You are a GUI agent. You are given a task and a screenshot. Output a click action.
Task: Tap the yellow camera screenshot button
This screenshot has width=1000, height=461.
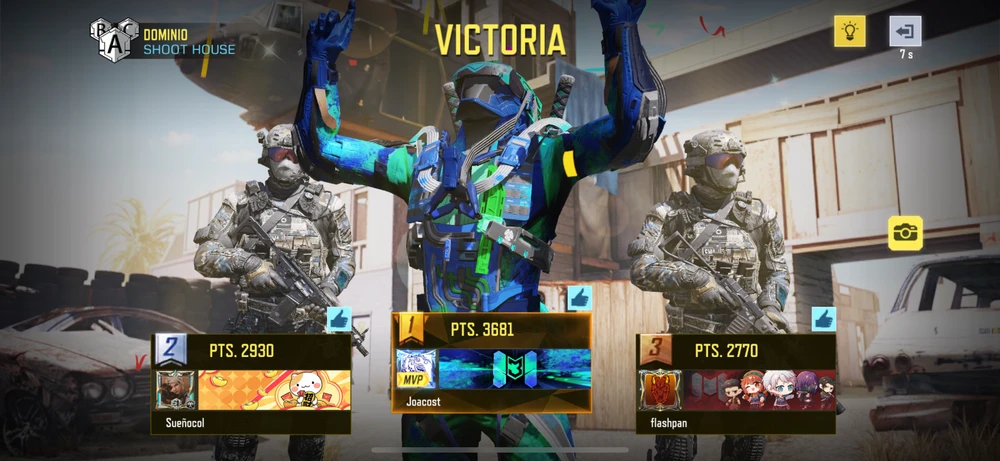coord(905,233)
